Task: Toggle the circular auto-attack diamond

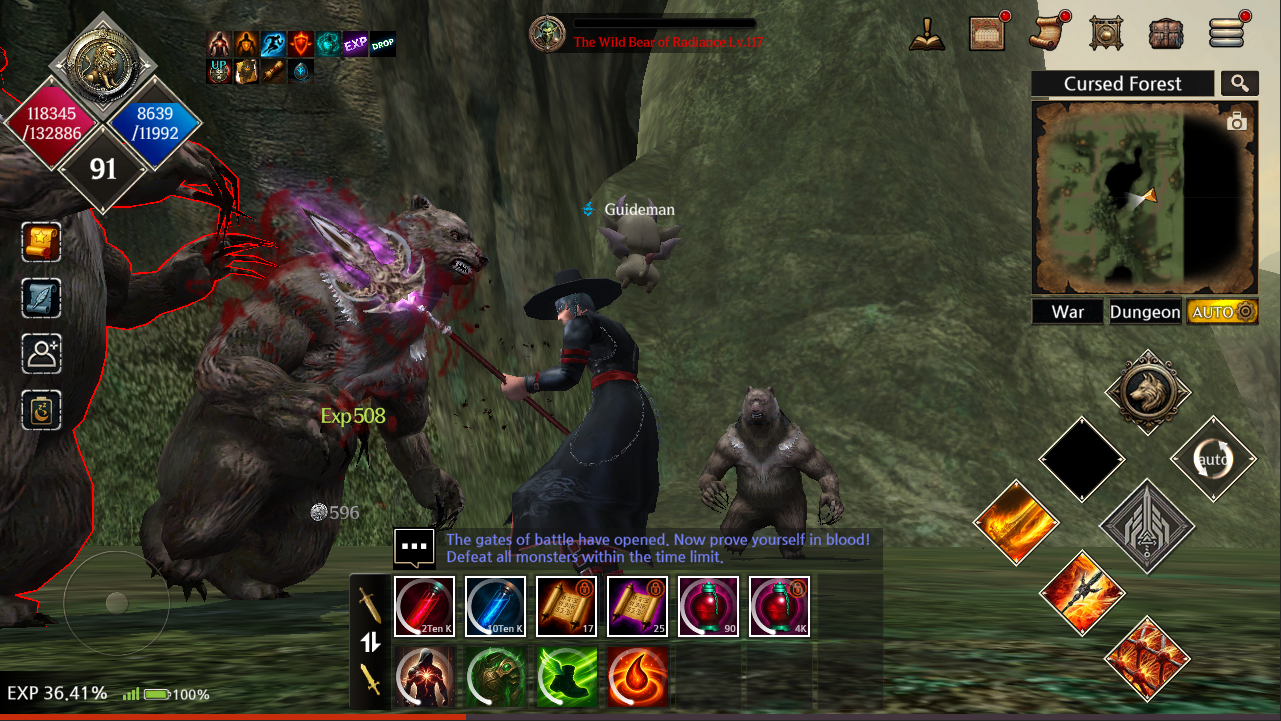Action: tap(1213, 460)
